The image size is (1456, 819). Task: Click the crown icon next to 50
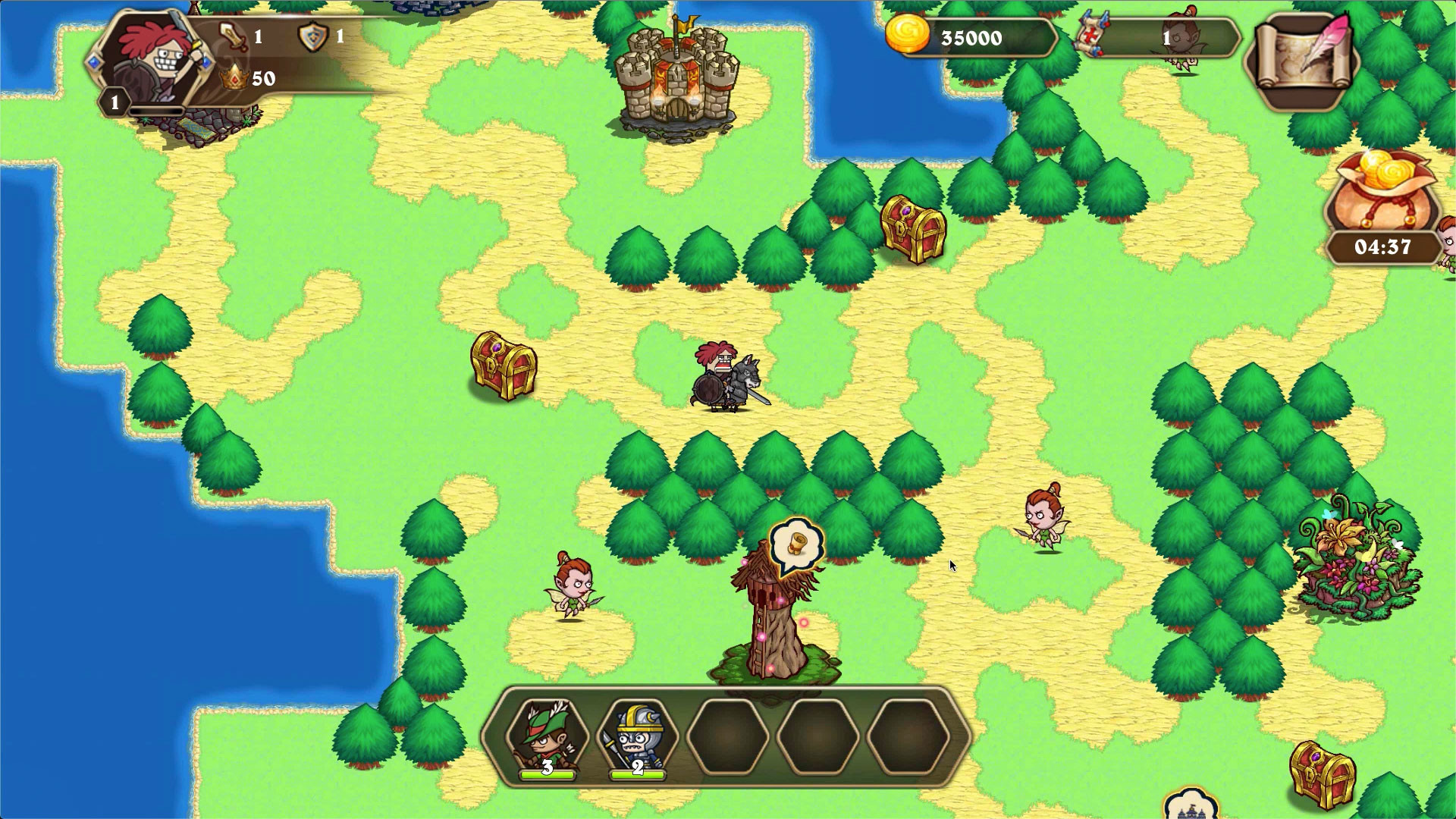click(235, 76)
